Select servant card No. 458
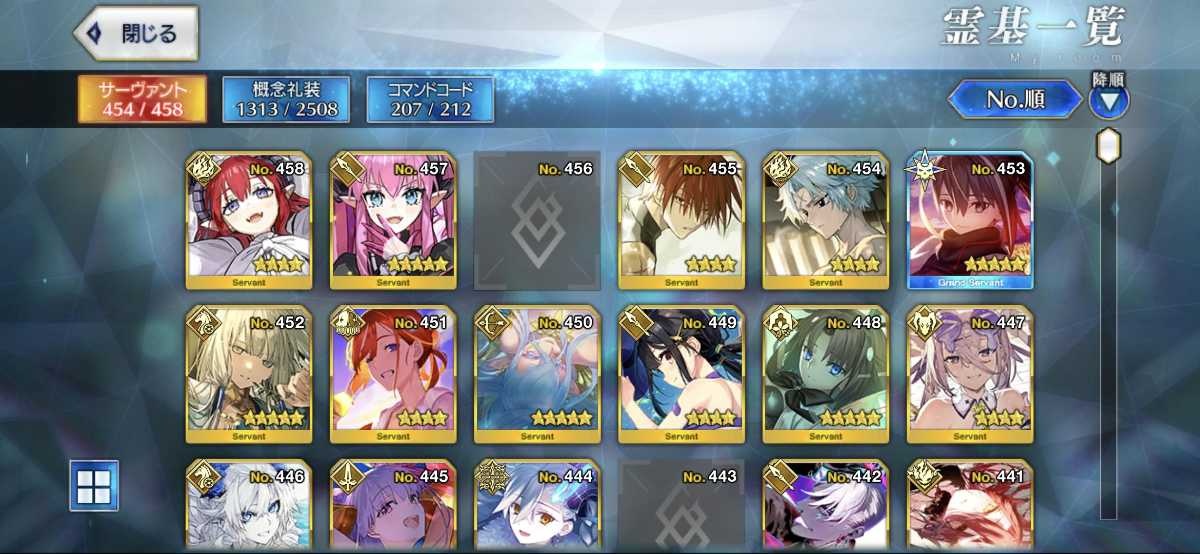This screenshot has height=554, width=1200. (249, 221)
